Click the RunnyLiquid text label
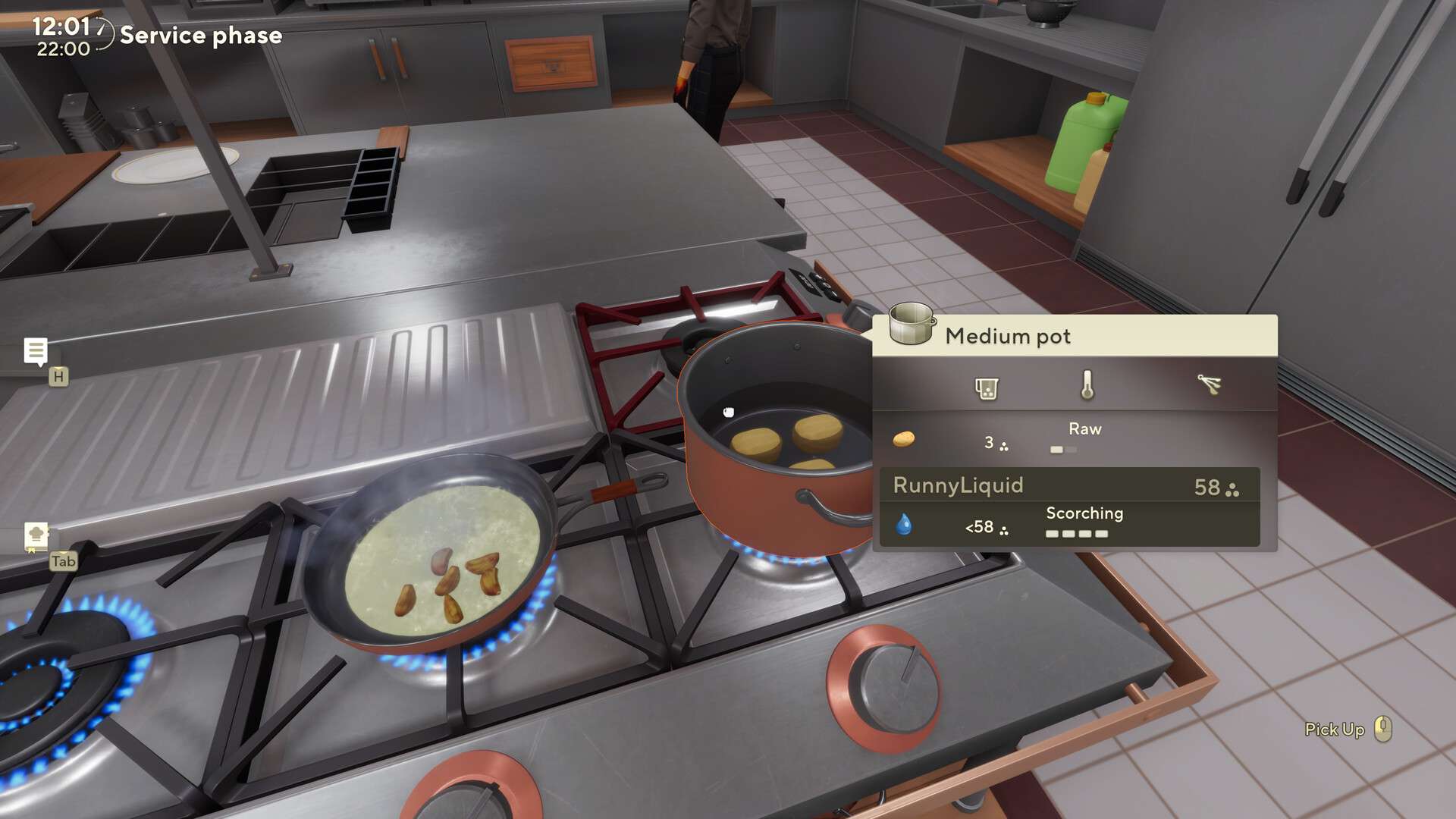This screenshot has width=1456, height=819. (959, 485)
